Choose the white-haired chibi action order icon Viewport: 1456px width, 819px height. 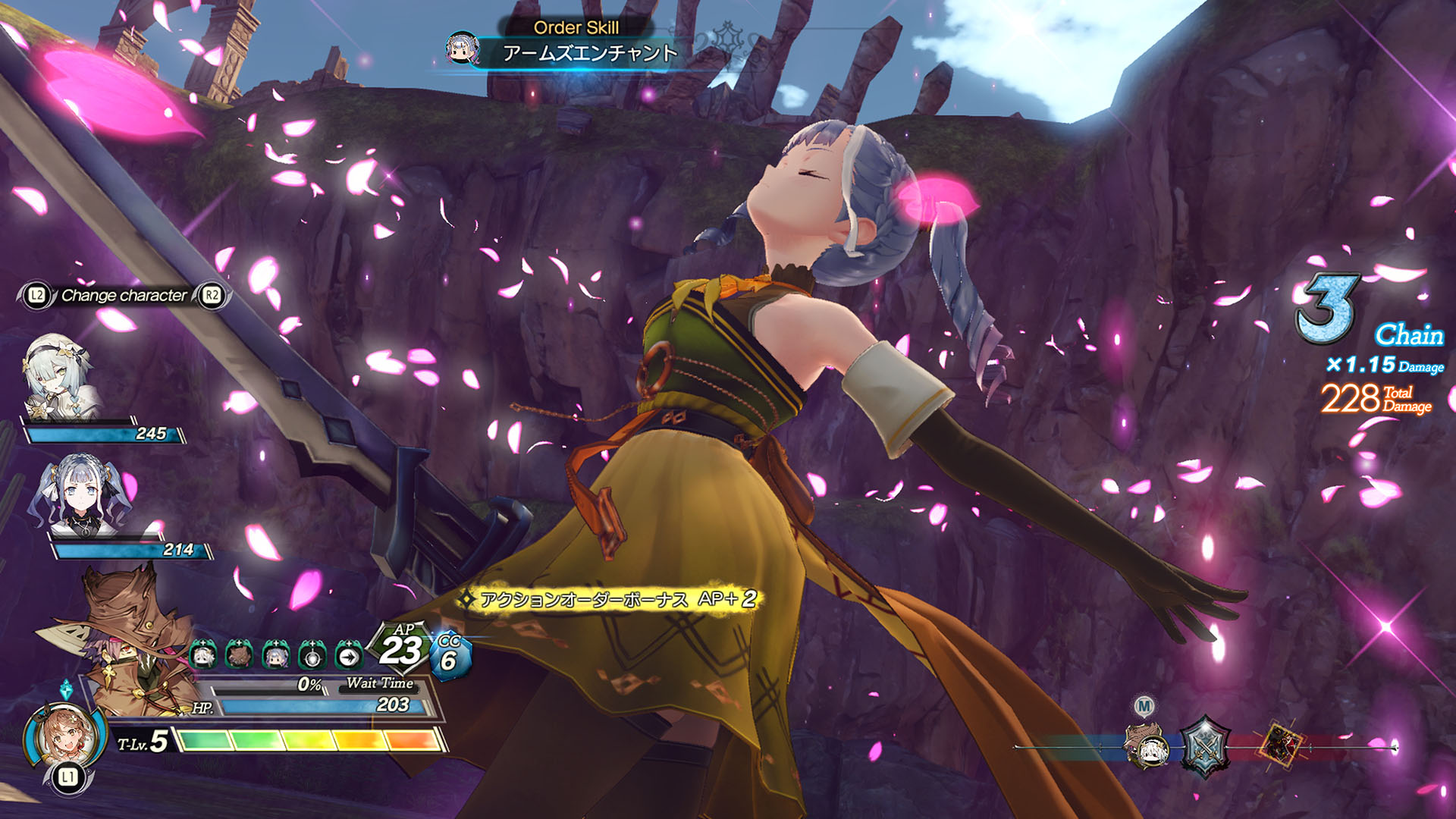pyautogui.click(x=203, y=654)
